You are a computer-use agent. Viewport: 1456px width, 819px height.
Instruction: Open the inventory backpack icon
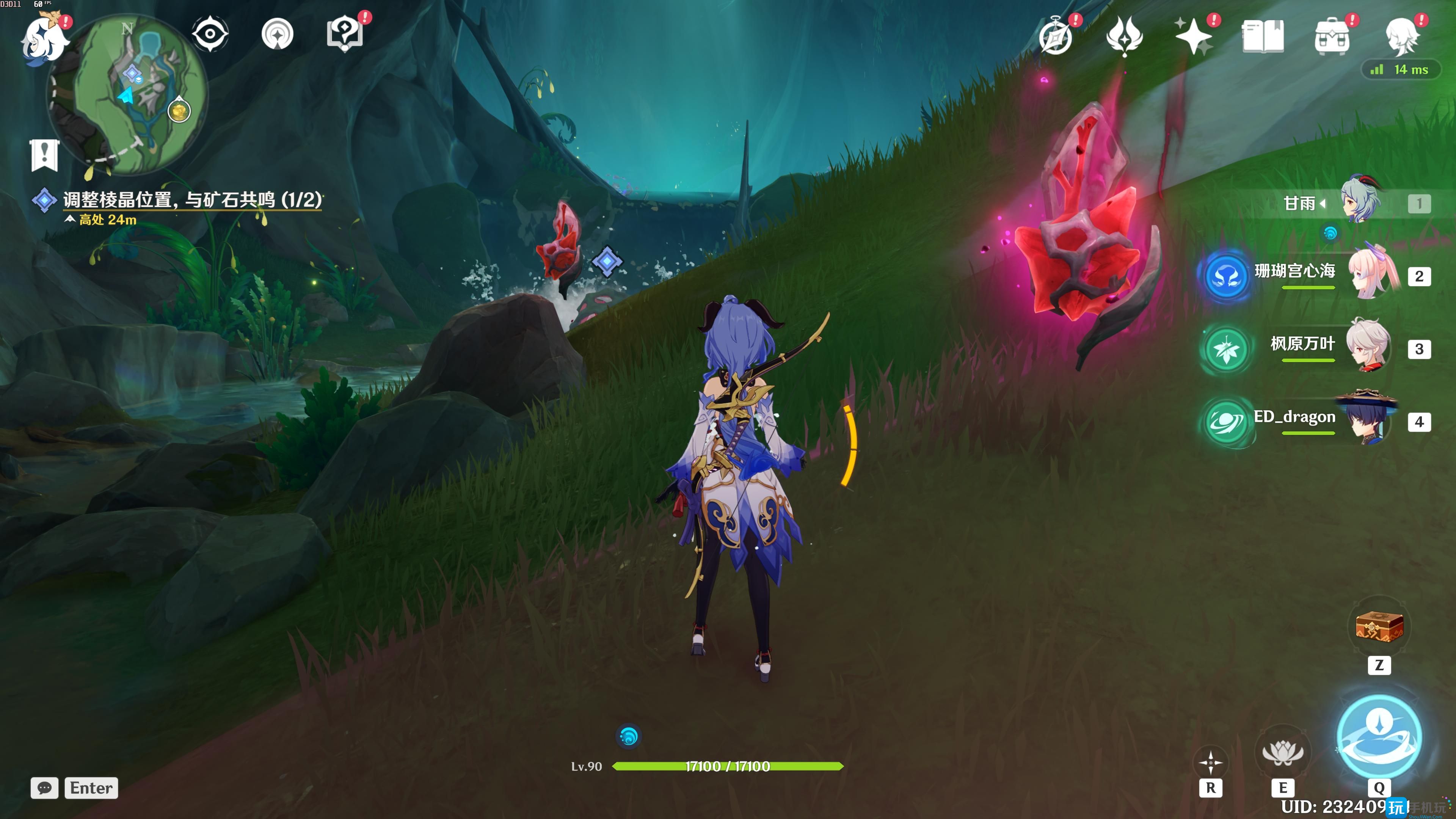click(x=1332, y=37)
